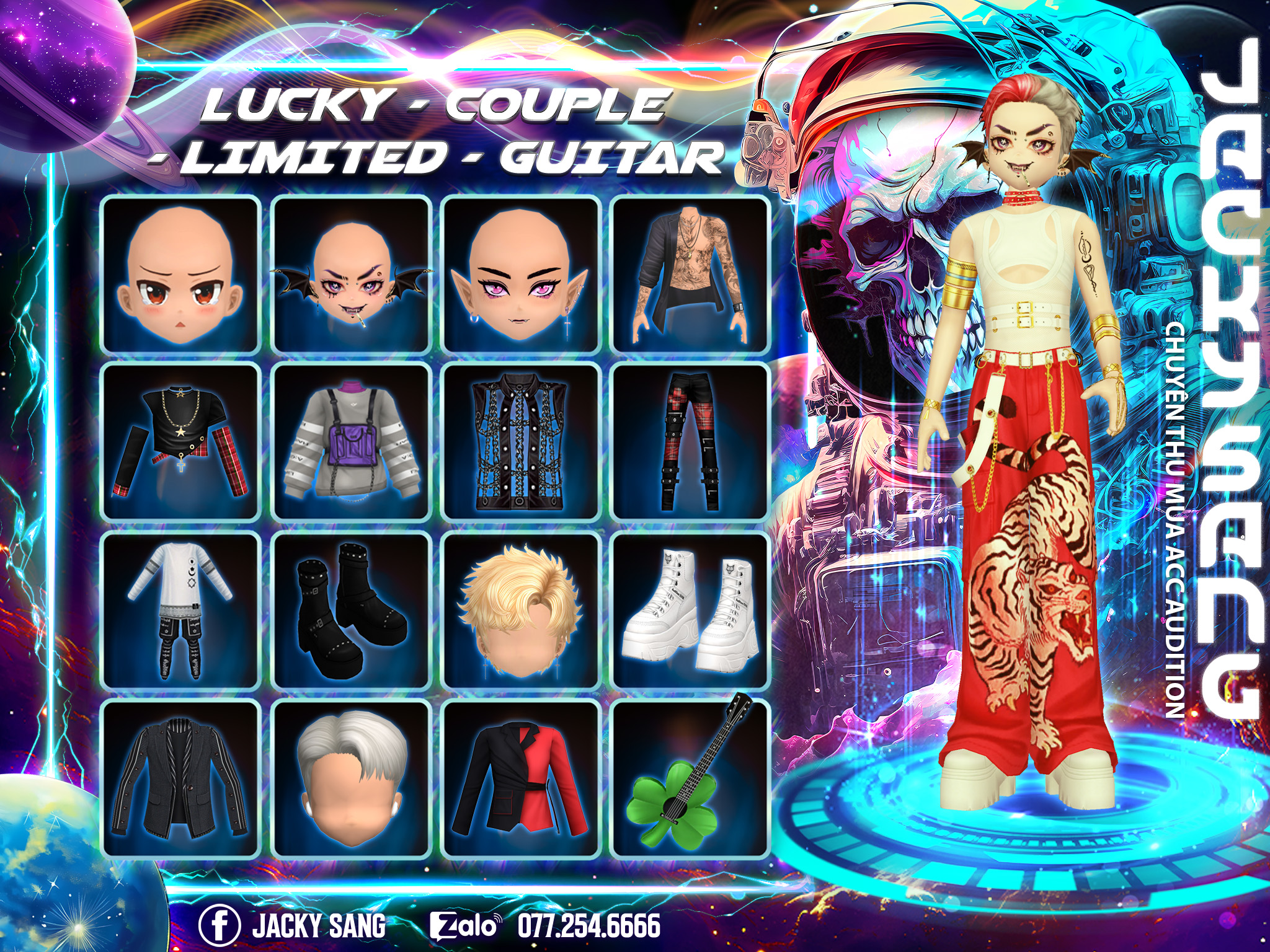This screenshot has height=952, width=1270.
Task: Select the grey sweater with purple chest bag
Action: [352, 441]
